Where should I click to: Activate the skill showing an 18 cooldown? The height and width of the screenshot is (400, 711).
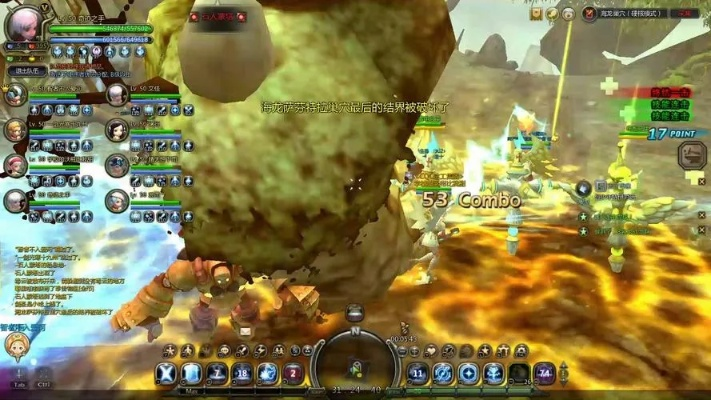(x=242, y=374)
